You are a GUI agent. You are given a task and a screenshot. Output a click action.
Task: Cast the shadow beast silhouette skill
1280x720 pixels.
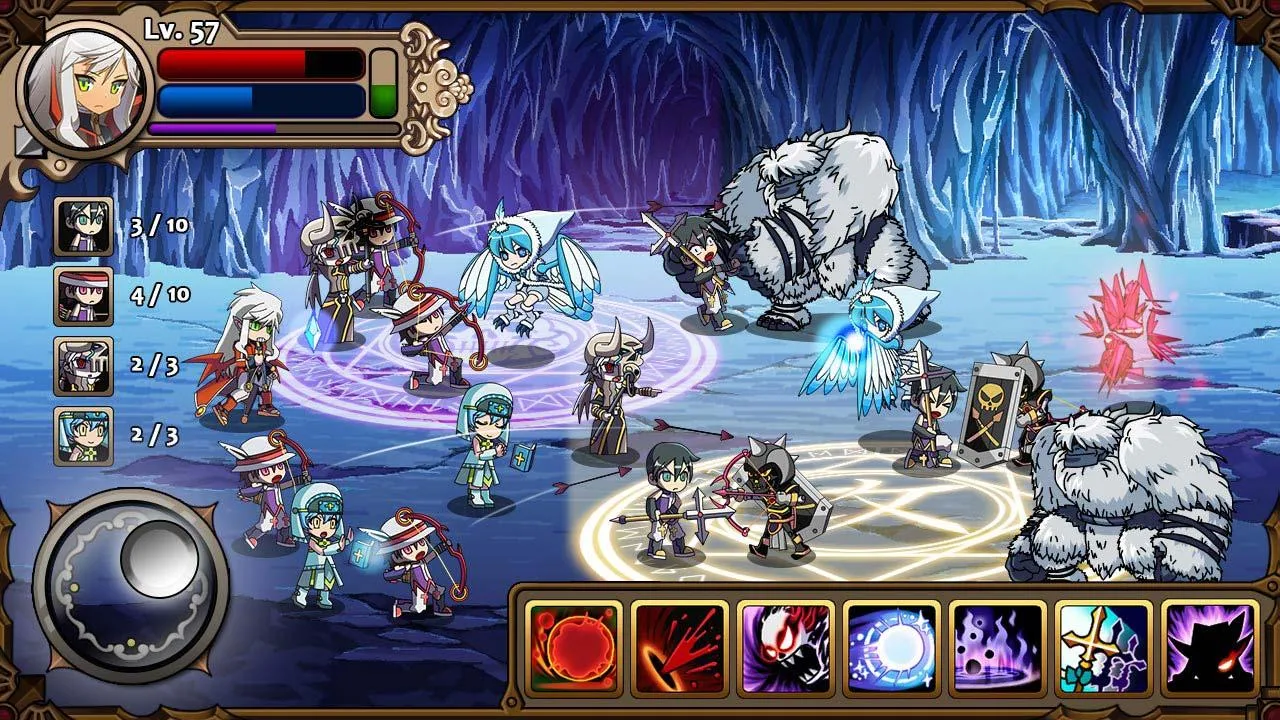pyautogui.click(x=1209, y=647)
